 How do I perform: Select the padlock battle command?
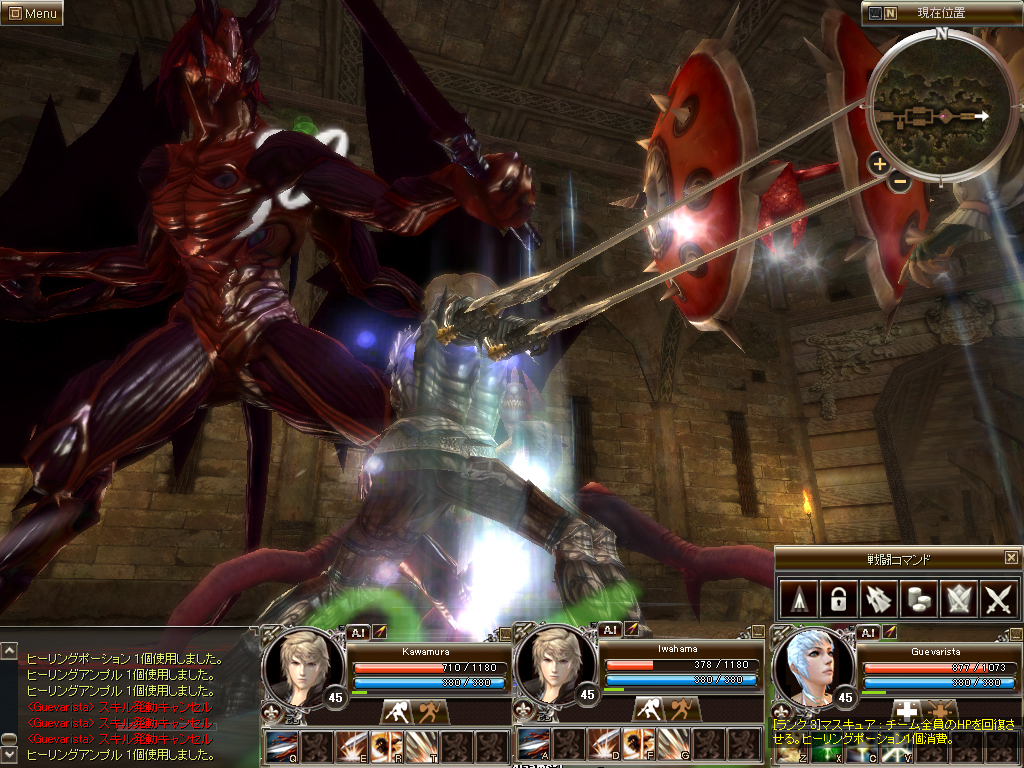click(x=835, y=600)
